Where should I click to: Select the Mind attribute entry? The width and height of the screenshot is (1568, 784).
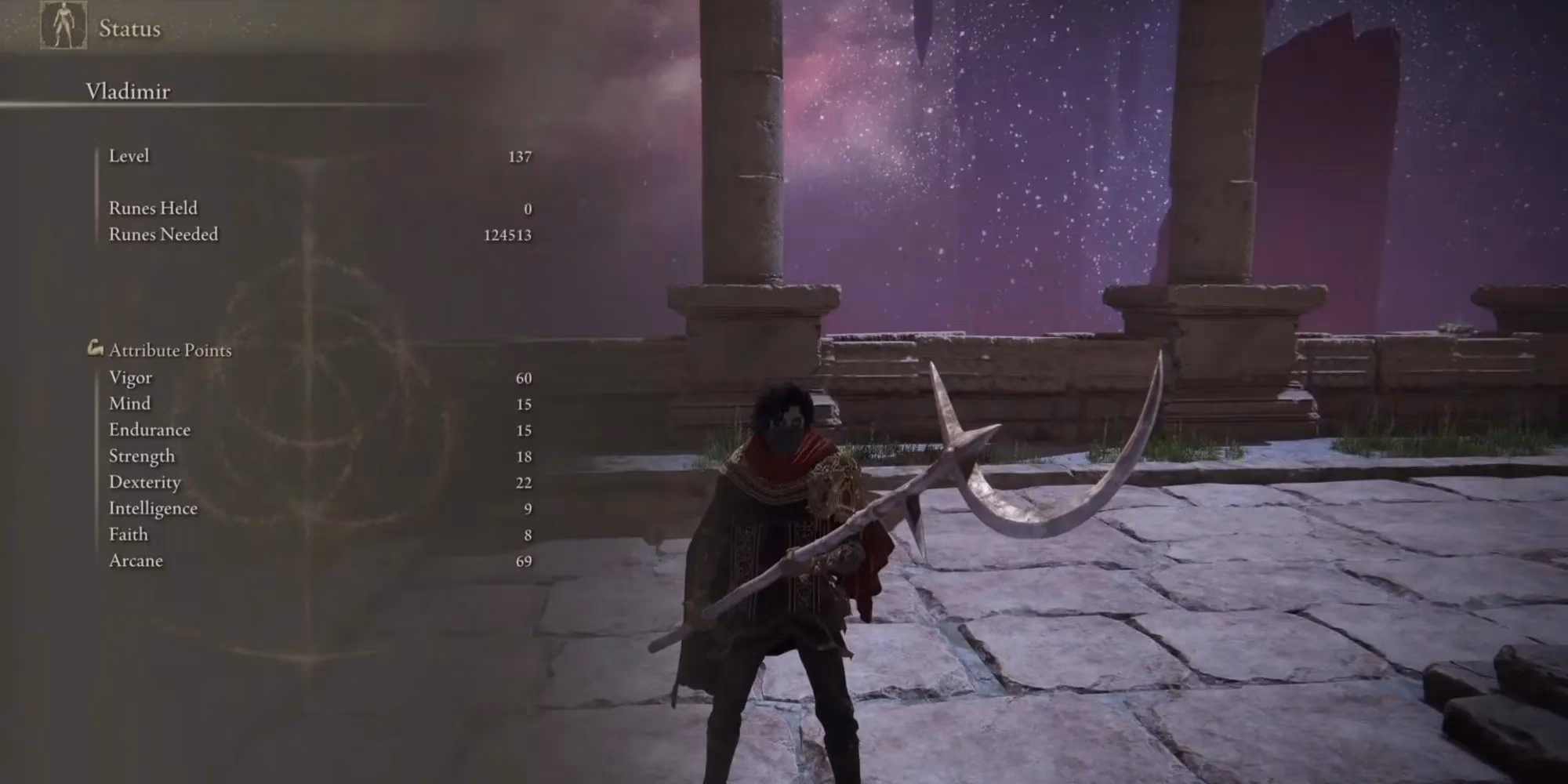coord(129,403)
